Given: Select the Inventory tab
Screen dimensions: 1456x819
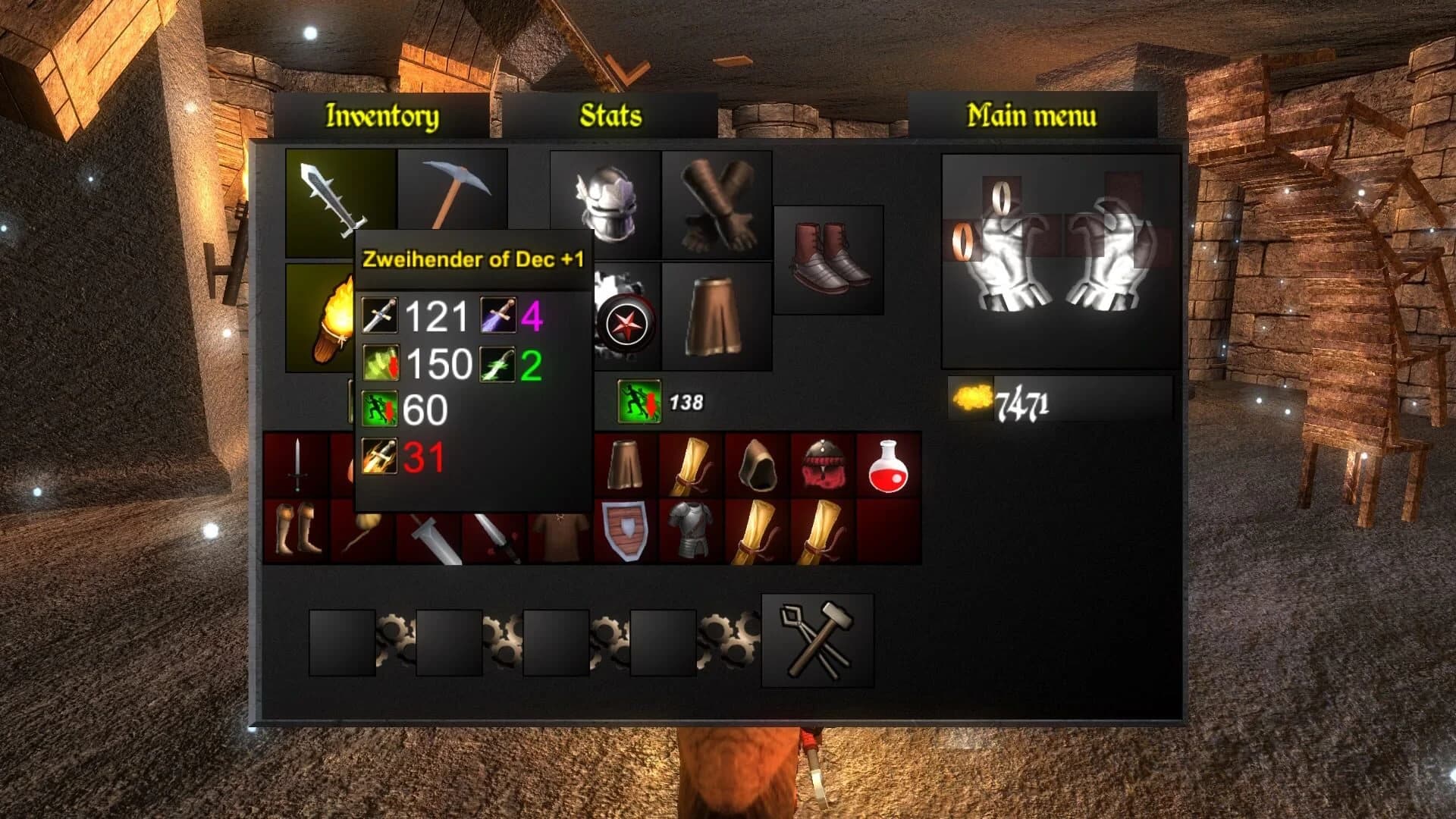Looking at the screenshot, I should [x=381, y=115].
